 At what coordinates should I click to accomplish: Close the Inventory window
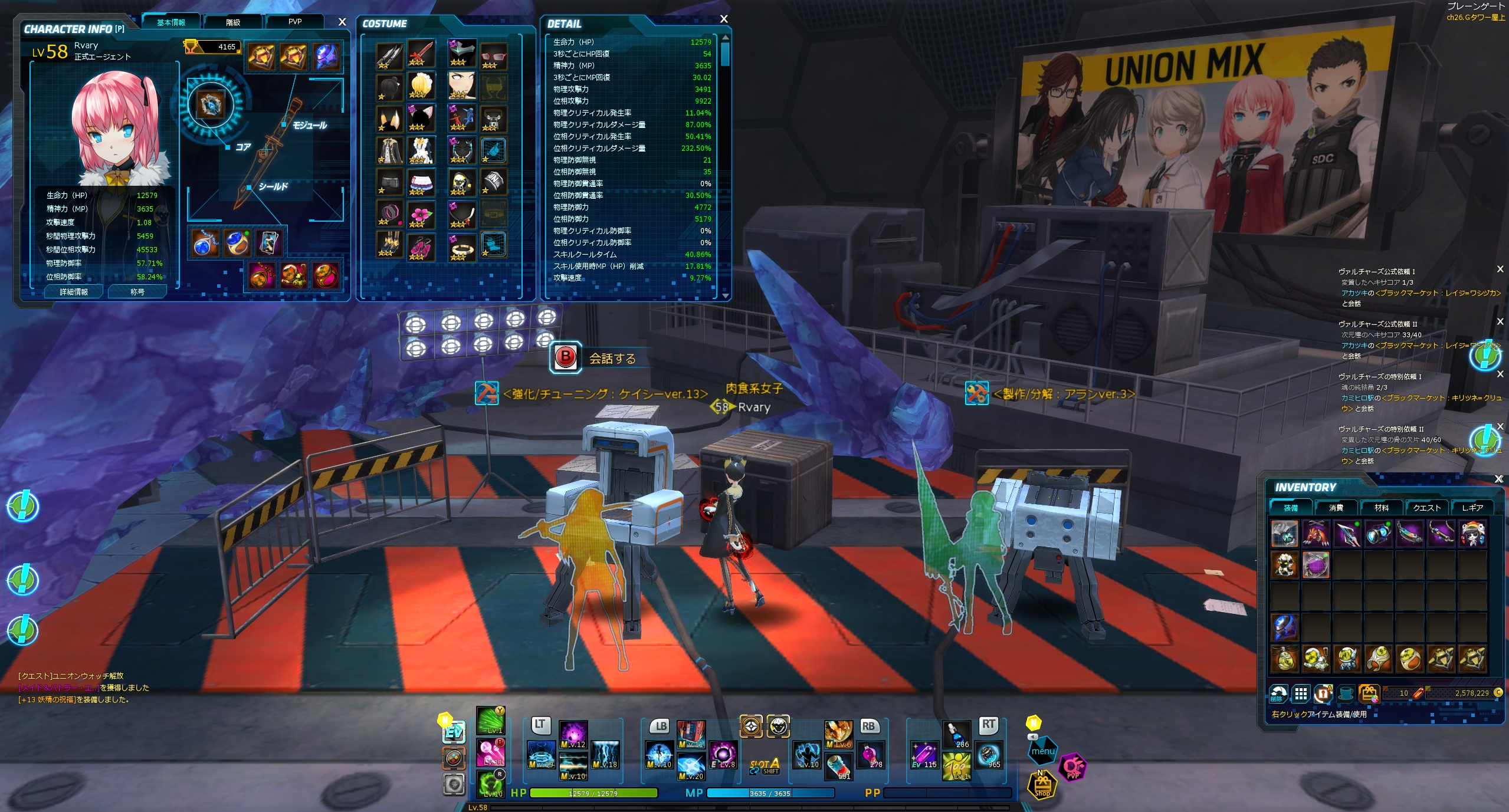(x=1498, y=479)
